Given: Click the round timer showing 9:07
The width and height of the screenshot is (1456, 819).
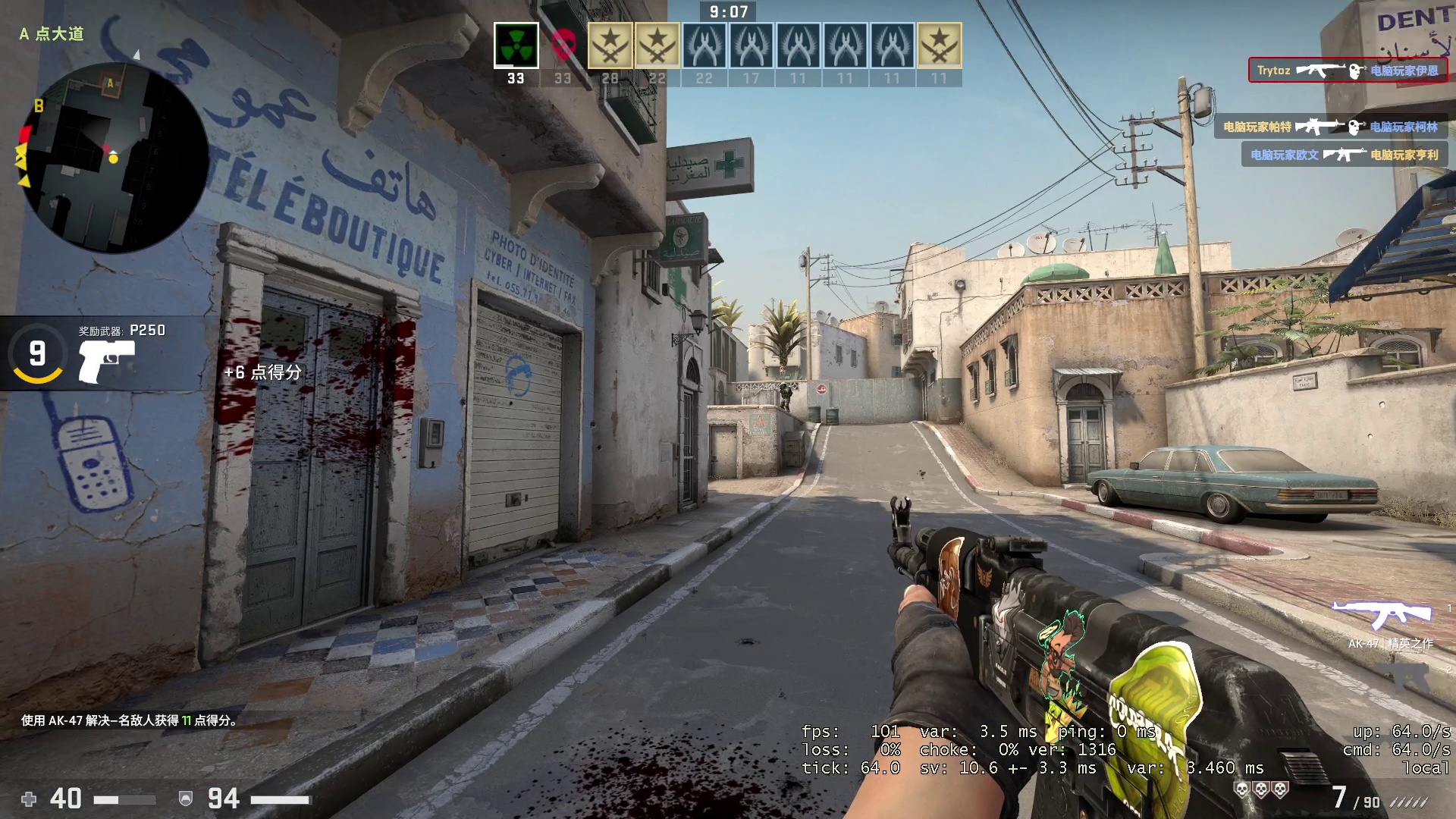Looking at the screenshot, I should (726, 12).
